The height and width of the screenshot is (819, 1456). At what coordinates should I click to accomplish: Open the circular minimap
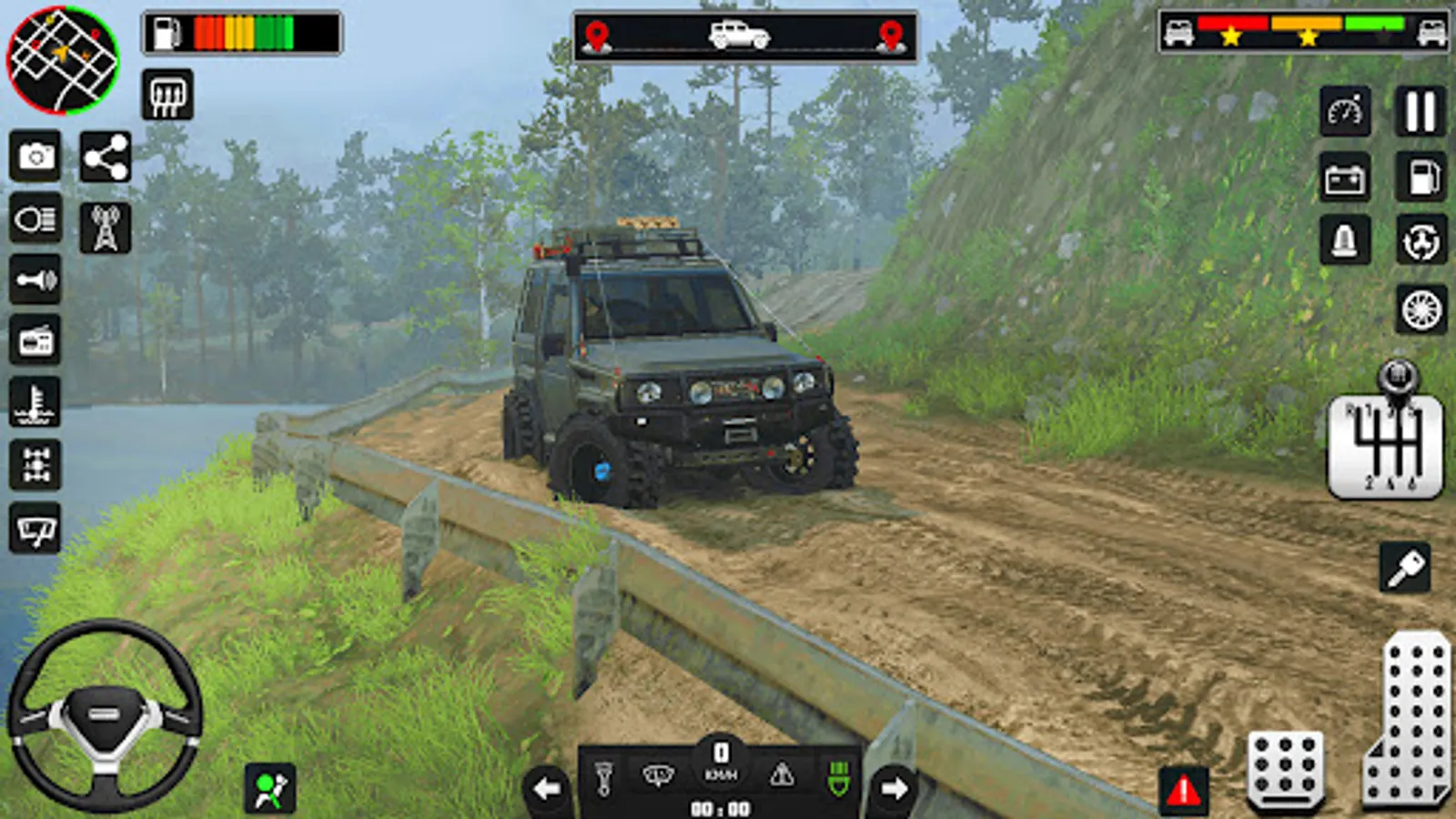click(x=62, y=60)
